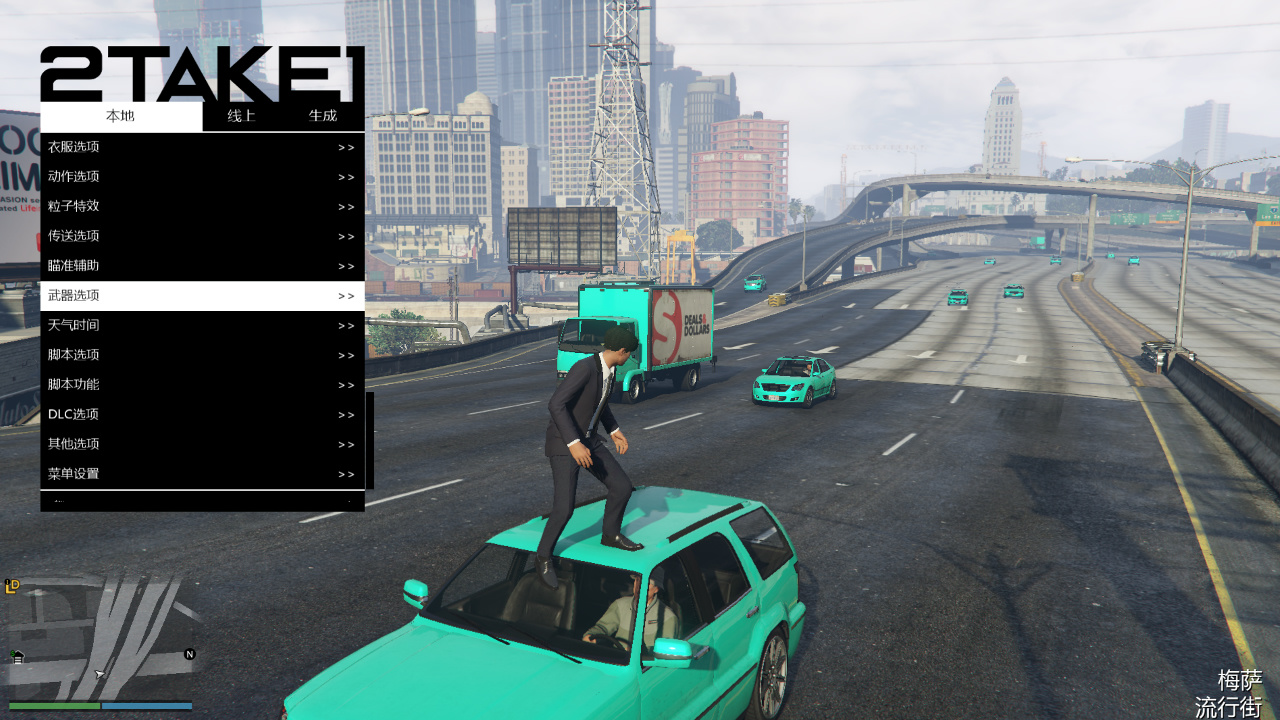Choose the 动作选项 entry
Screen dimensions: 1280x720
click(x=202, y=177)
